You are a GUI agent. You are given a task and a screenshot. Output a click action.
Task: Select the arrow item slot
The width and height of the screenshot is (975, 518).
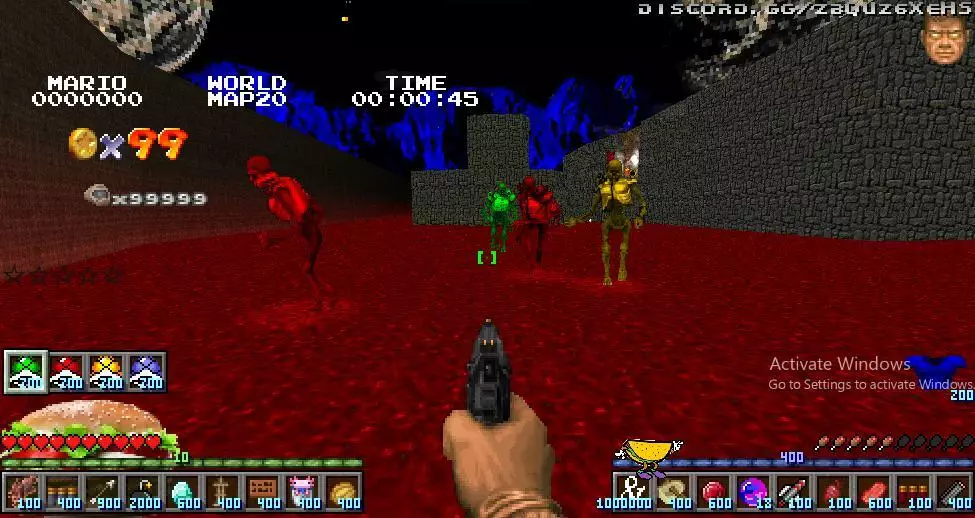pos(101,492)
